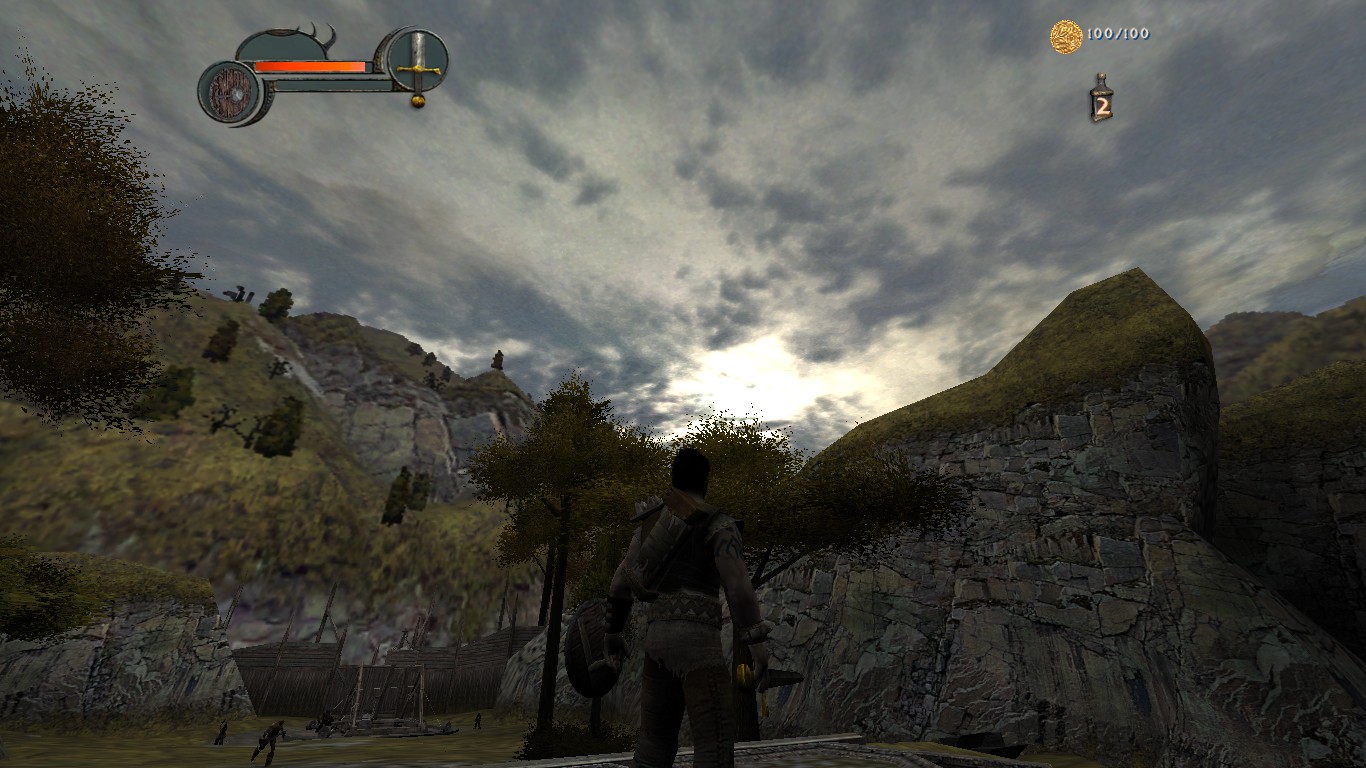The height and width of the screenshot is (768, 1366).
Task: Select the round wooden shield icon
Action: [x=231, y=93]
